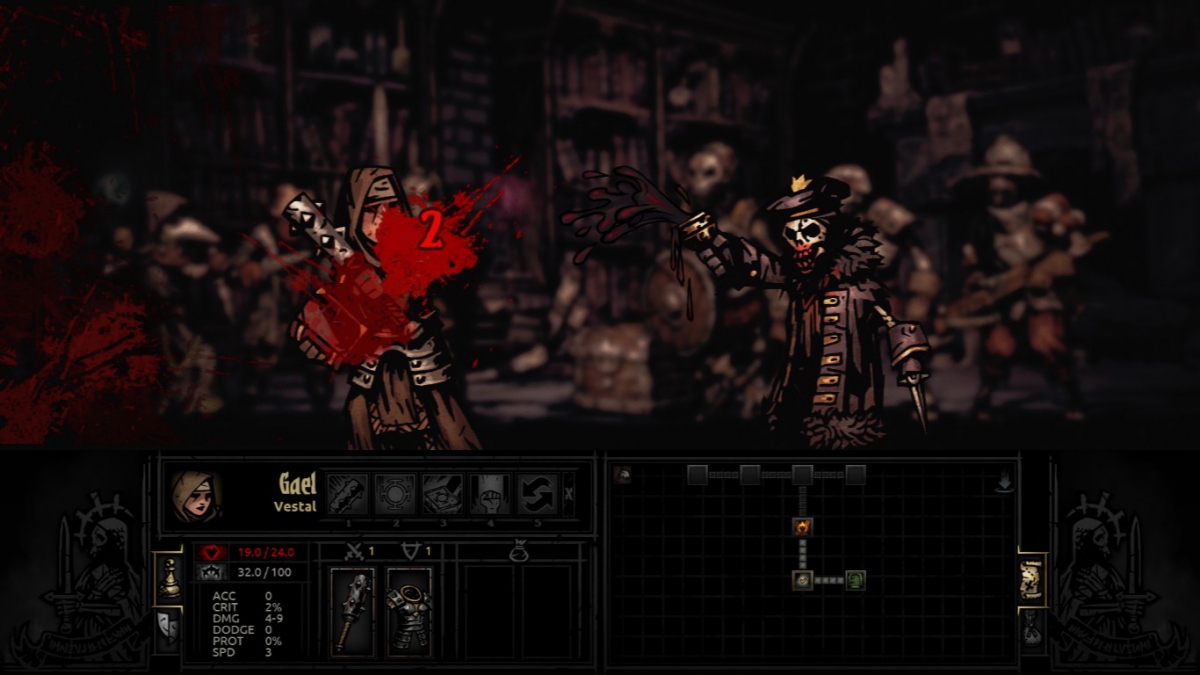The height and width of the screenshot is (675, 1200).
Task: Select Gael's mace bash skill
Action: click(348, 494)
